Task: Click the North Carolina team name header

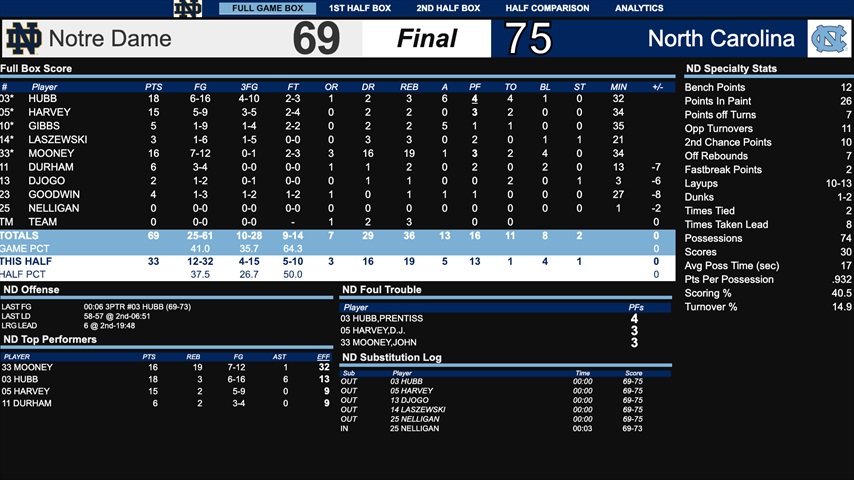Action: pos(720,39)
